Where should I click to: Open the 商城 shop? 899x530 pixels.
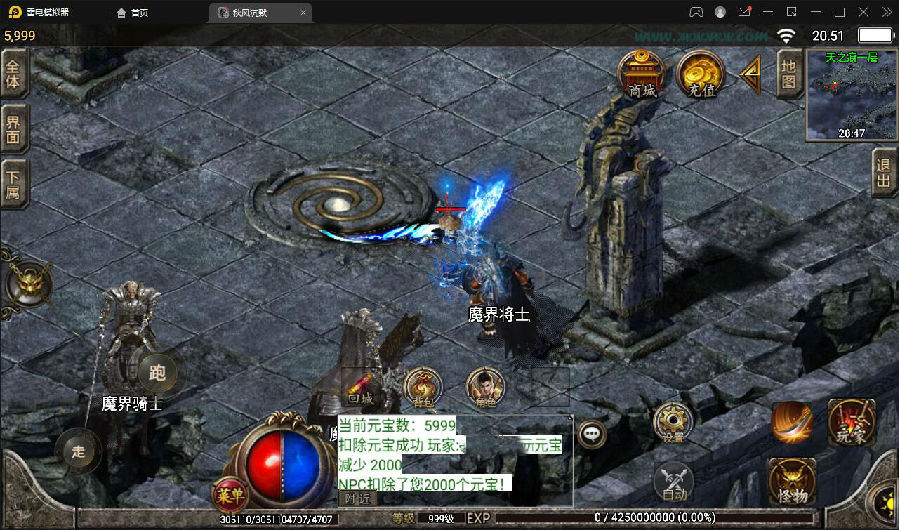pos(641,72)
